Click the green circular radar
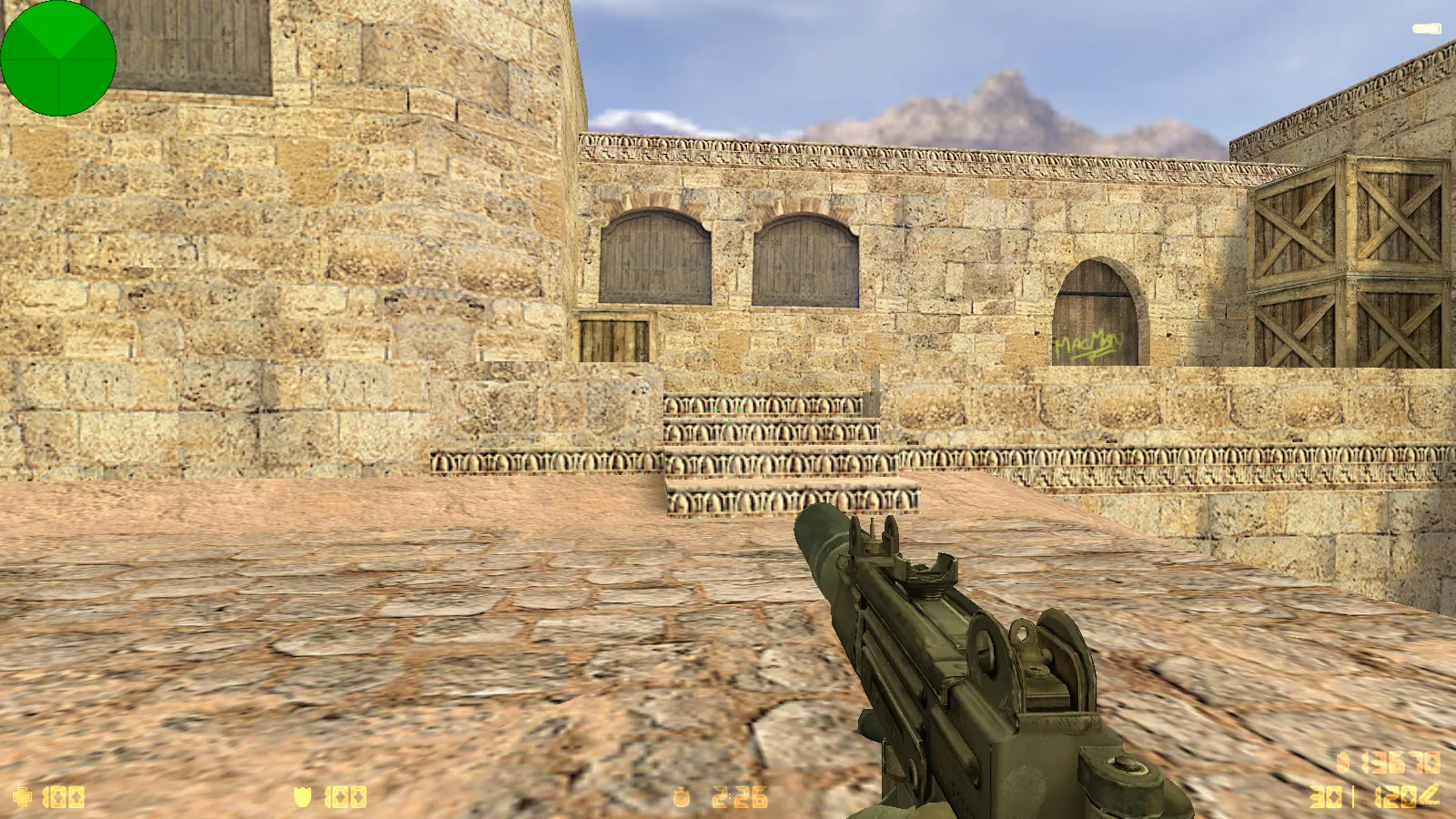The width and height of the screenshot is (1456, 819). click(x=58, y=58)
